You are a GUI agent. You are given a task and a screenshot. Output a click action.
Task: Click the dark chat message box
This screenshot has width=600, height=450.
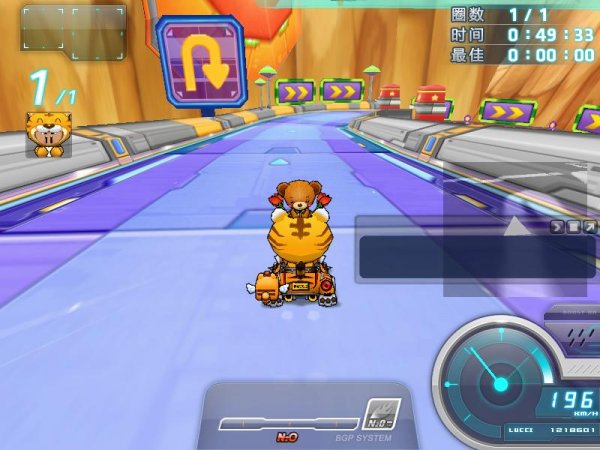tap(476, 257)
